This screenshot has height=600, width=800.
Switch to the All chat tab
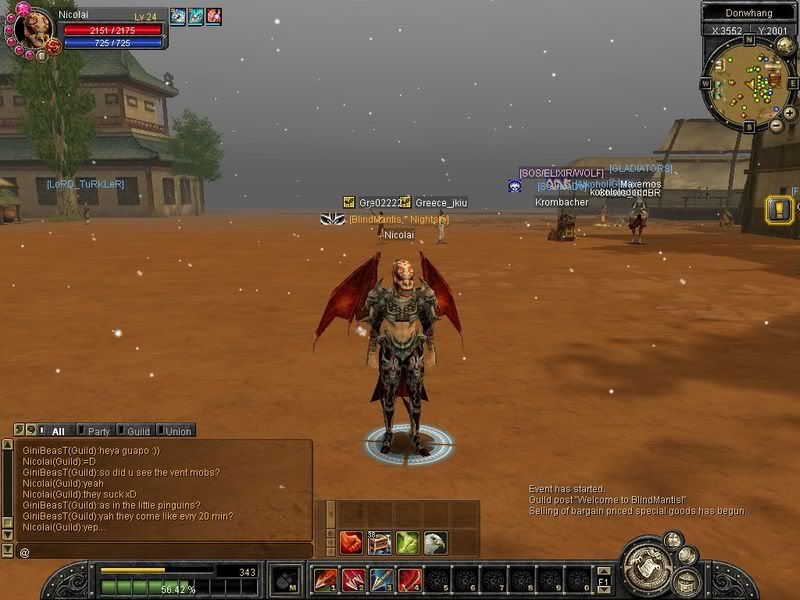(57, 431)
